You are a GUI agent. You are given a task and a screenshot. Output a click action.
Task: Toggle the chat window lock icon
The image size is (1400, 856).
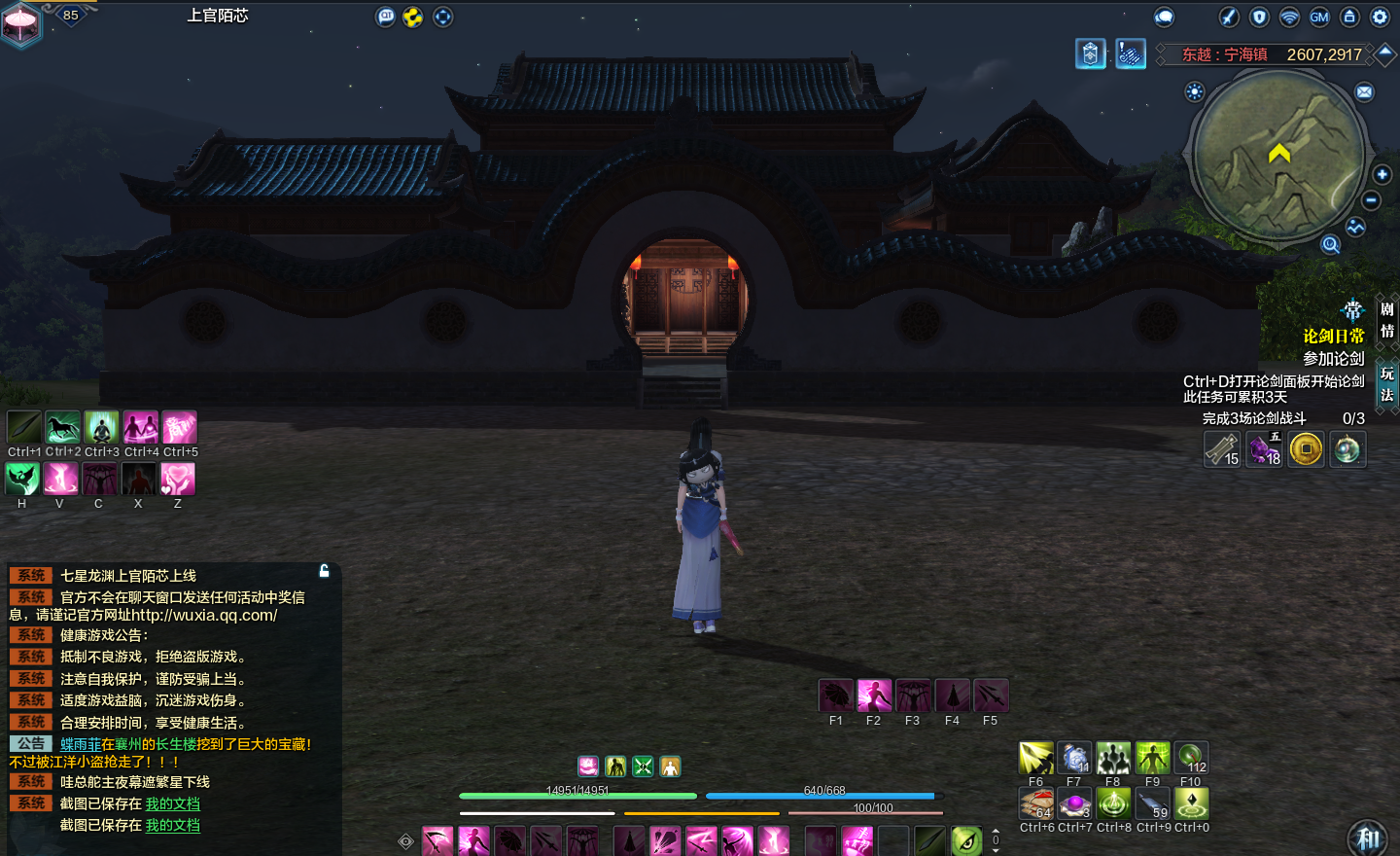tap(325, 571)
